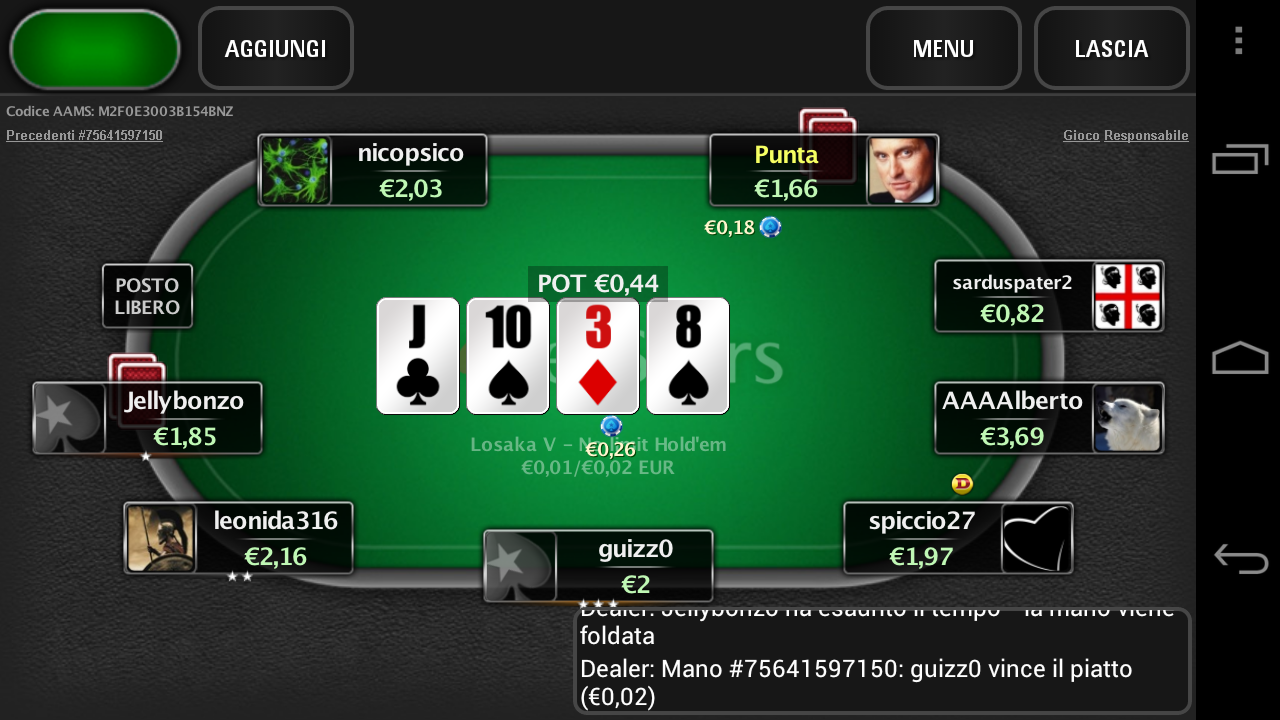Image resolution: width=1280 pixels, height=720 pixels.
Task: Click the green table lobby button
Action: click(94, 49)
